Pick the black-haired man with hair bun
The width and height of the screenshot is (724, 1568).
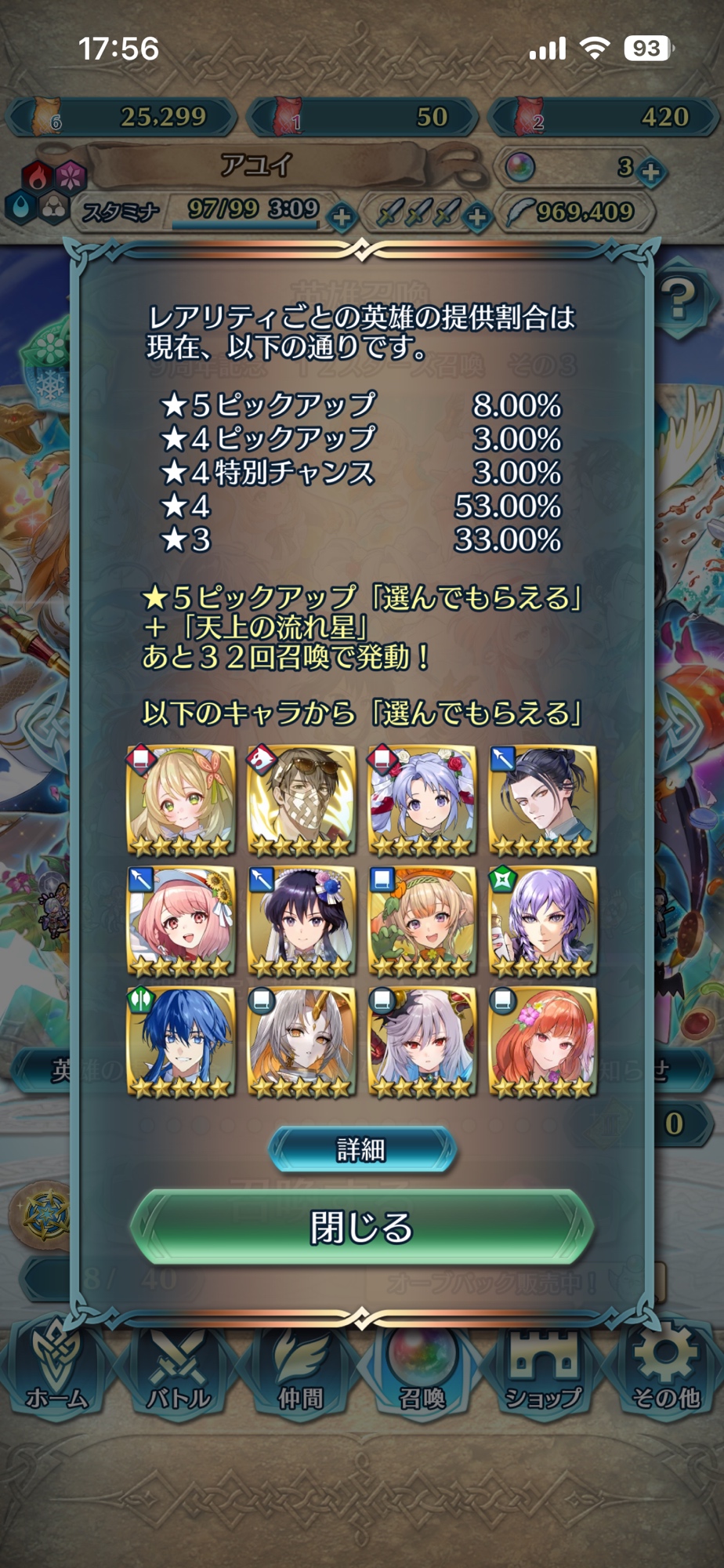point(542,800)
